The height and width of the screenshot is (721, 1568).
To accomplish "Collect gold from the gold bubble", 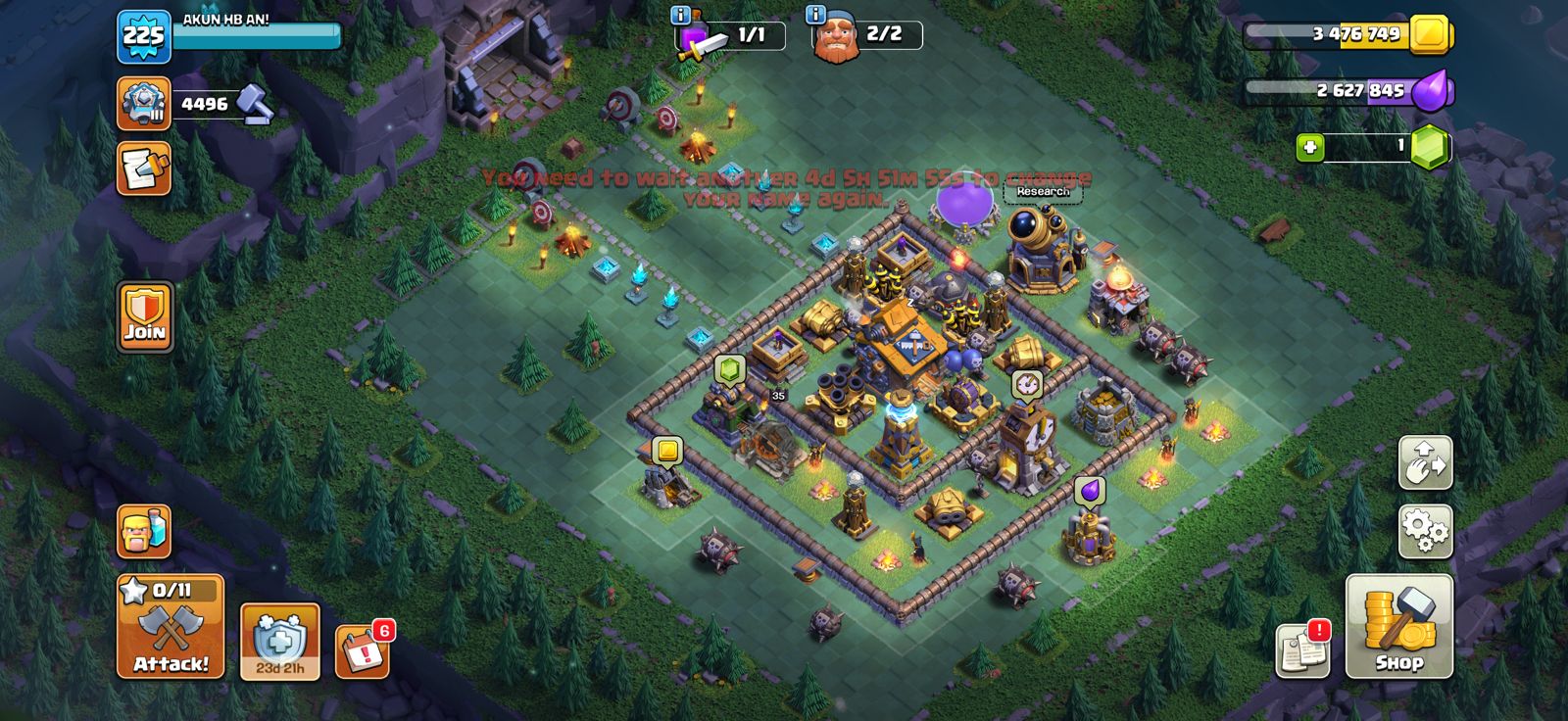I will click(x=667, y=451).
